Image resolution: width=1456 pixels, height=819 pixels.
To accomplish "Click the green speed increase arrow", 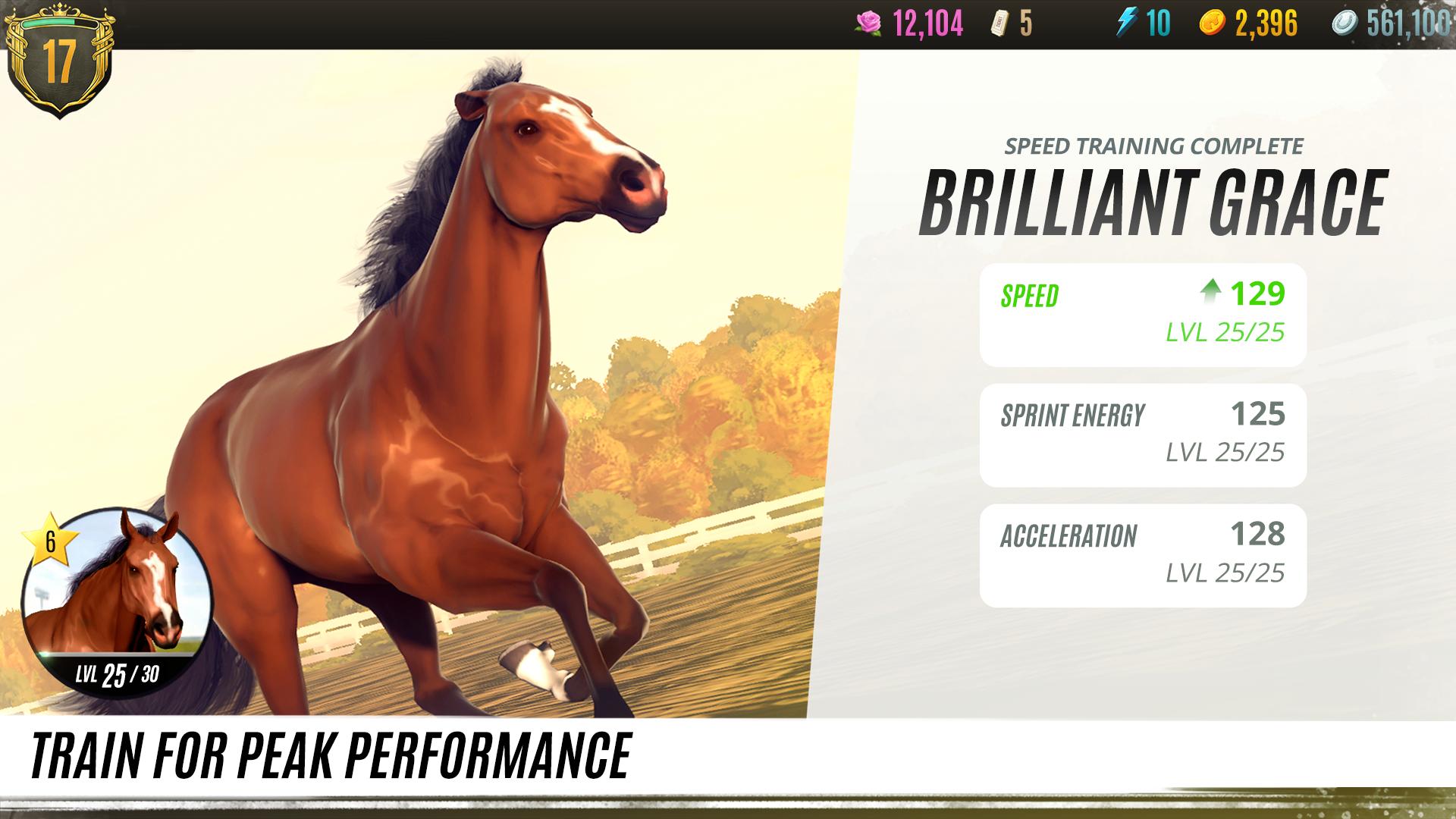I will pyautogui.click(x=1213, y=291).
